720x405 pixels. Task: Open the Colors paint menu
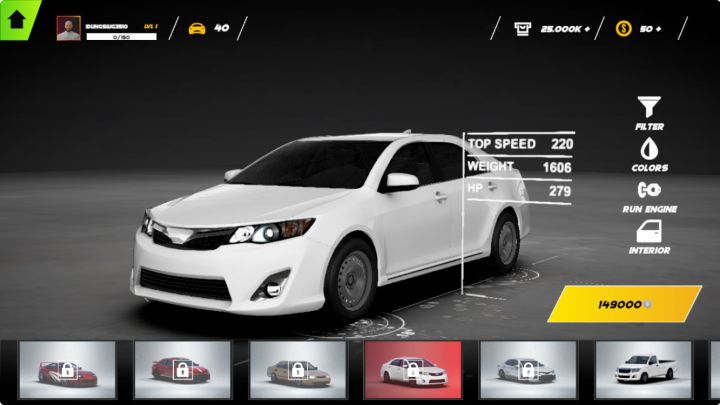[649, 154]
